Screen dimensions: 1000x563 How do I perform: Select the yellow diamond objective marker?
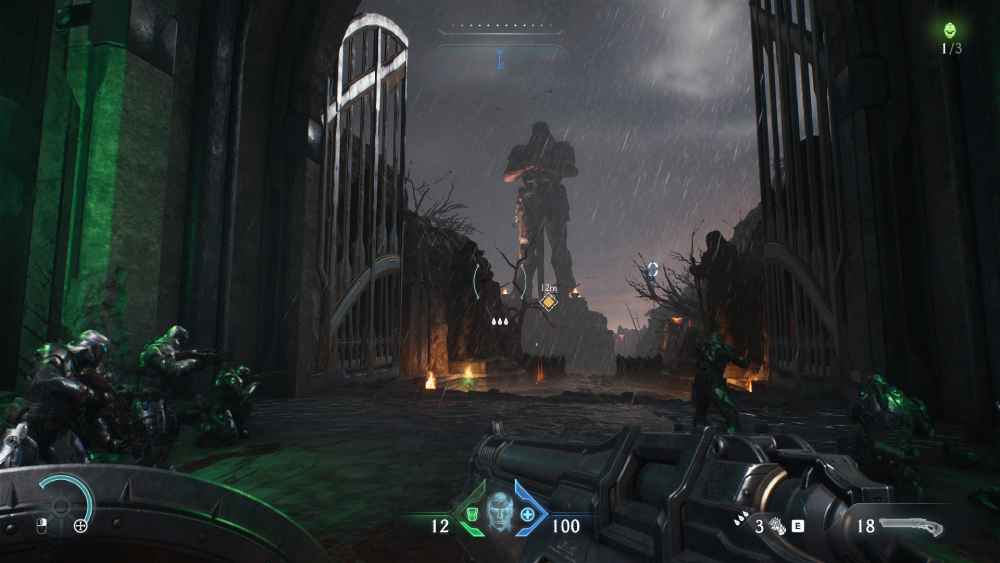[x=548, y=301]
